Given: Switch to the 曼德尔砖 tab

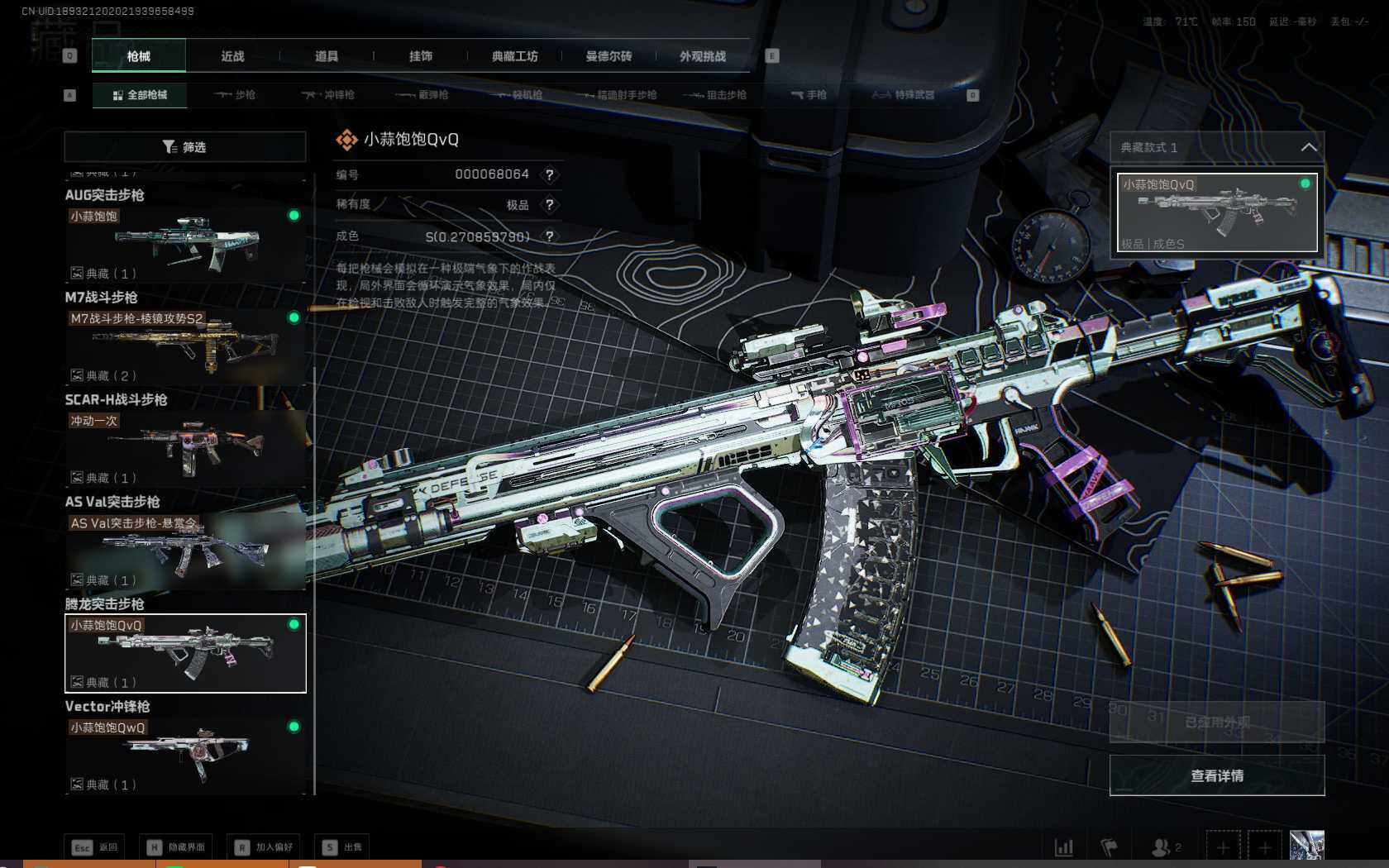Looking at the screenshot, I should click(x=609, y=56).
